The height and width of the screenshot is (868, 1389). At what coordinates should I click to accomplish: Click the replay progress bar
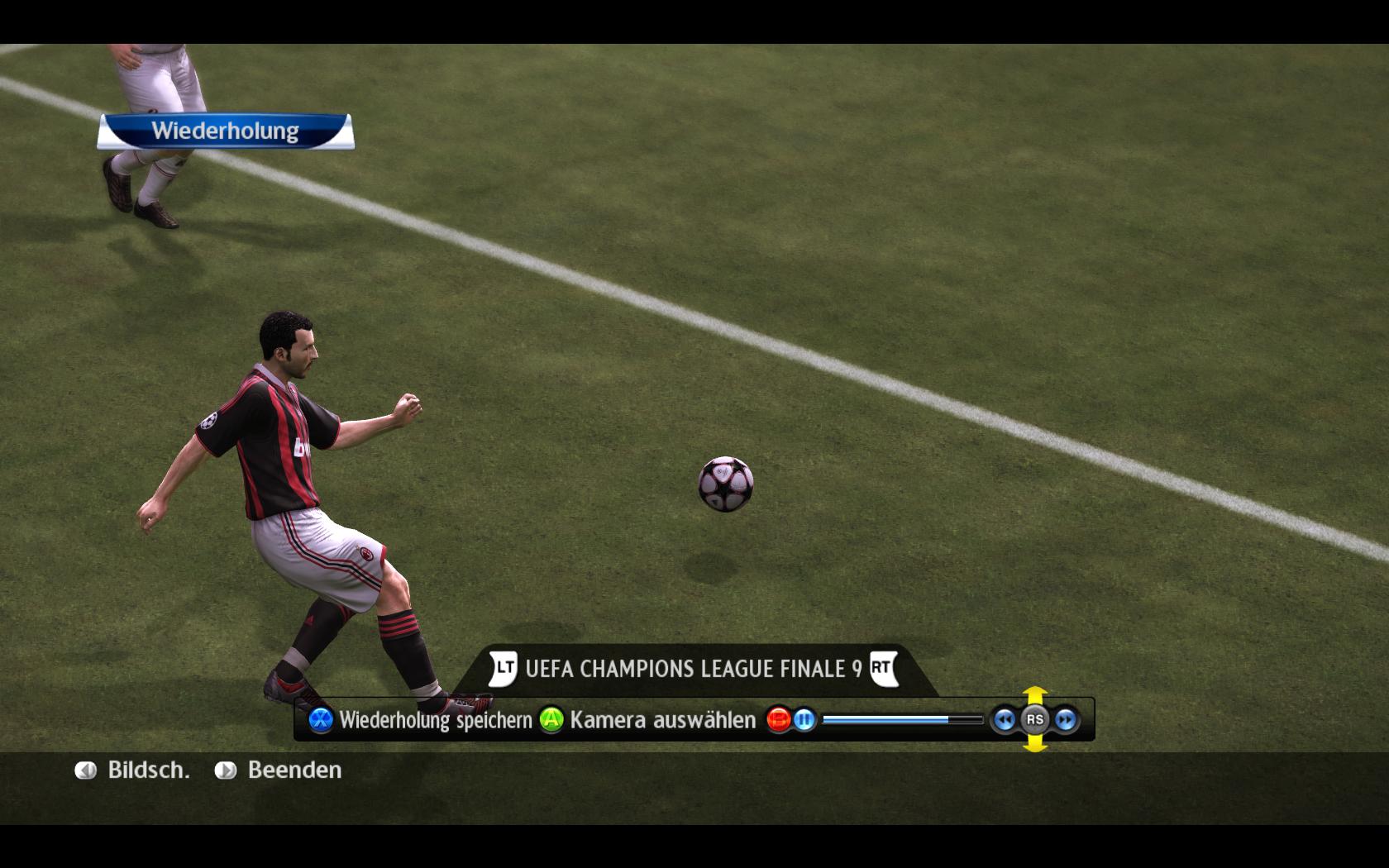(x=901, y=720)
